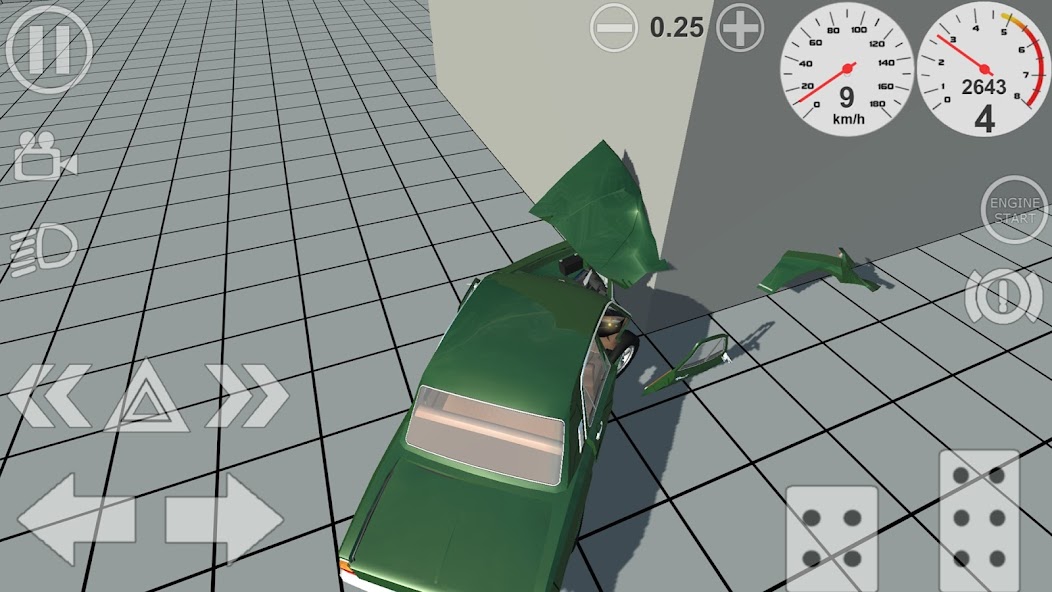Tap the Engine Start button

1015,210
